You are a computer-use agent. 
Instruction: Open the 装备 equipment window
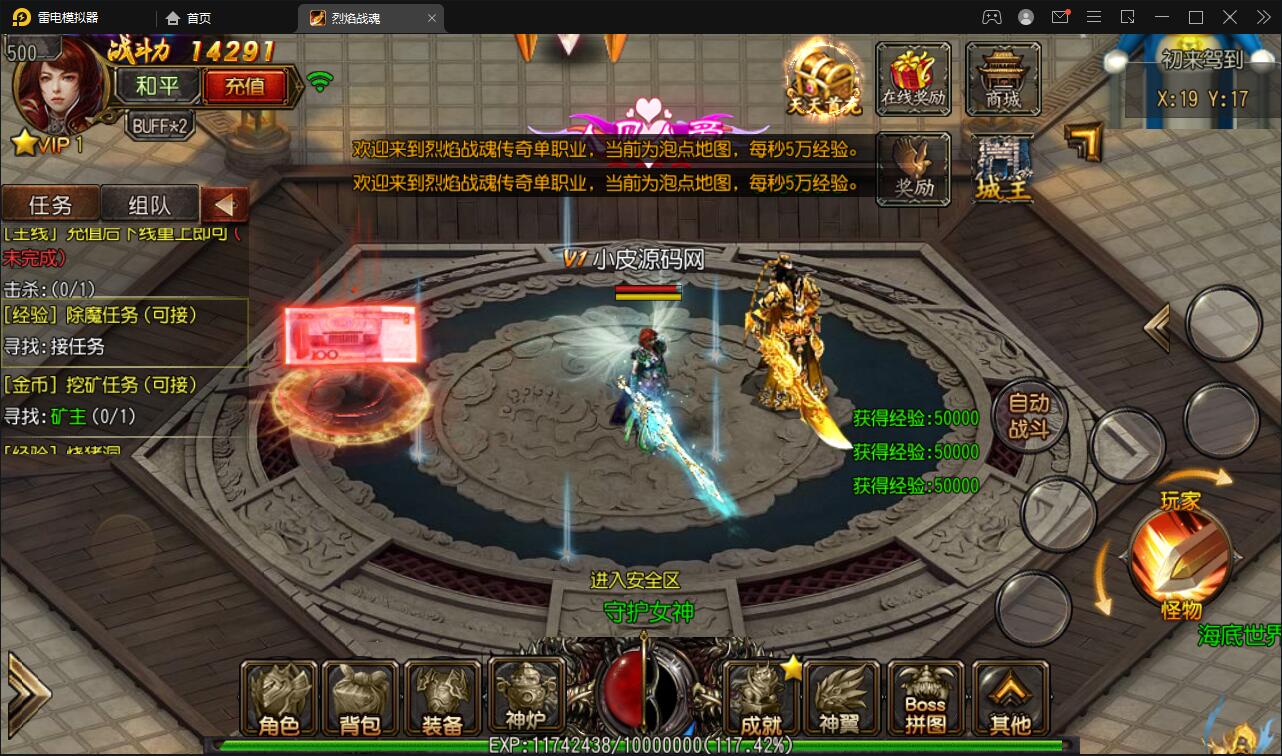click(x=443, y=697)
